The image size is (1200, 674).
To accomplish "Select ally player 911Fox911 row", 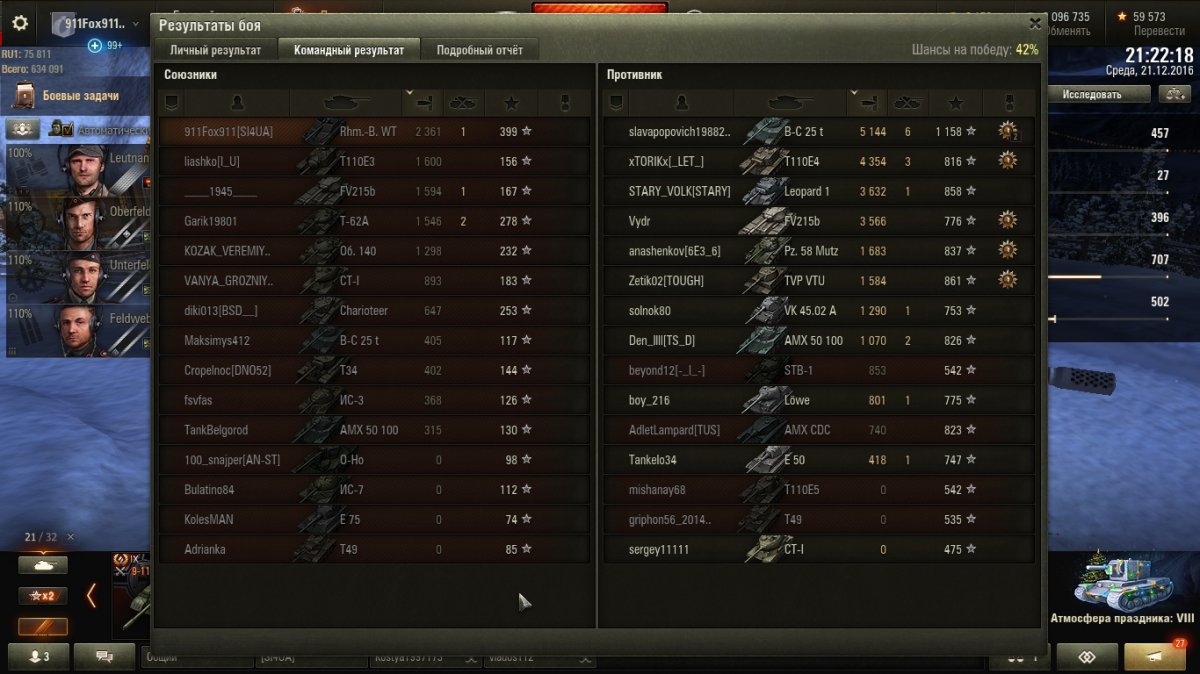I will [x=374, y=131].
